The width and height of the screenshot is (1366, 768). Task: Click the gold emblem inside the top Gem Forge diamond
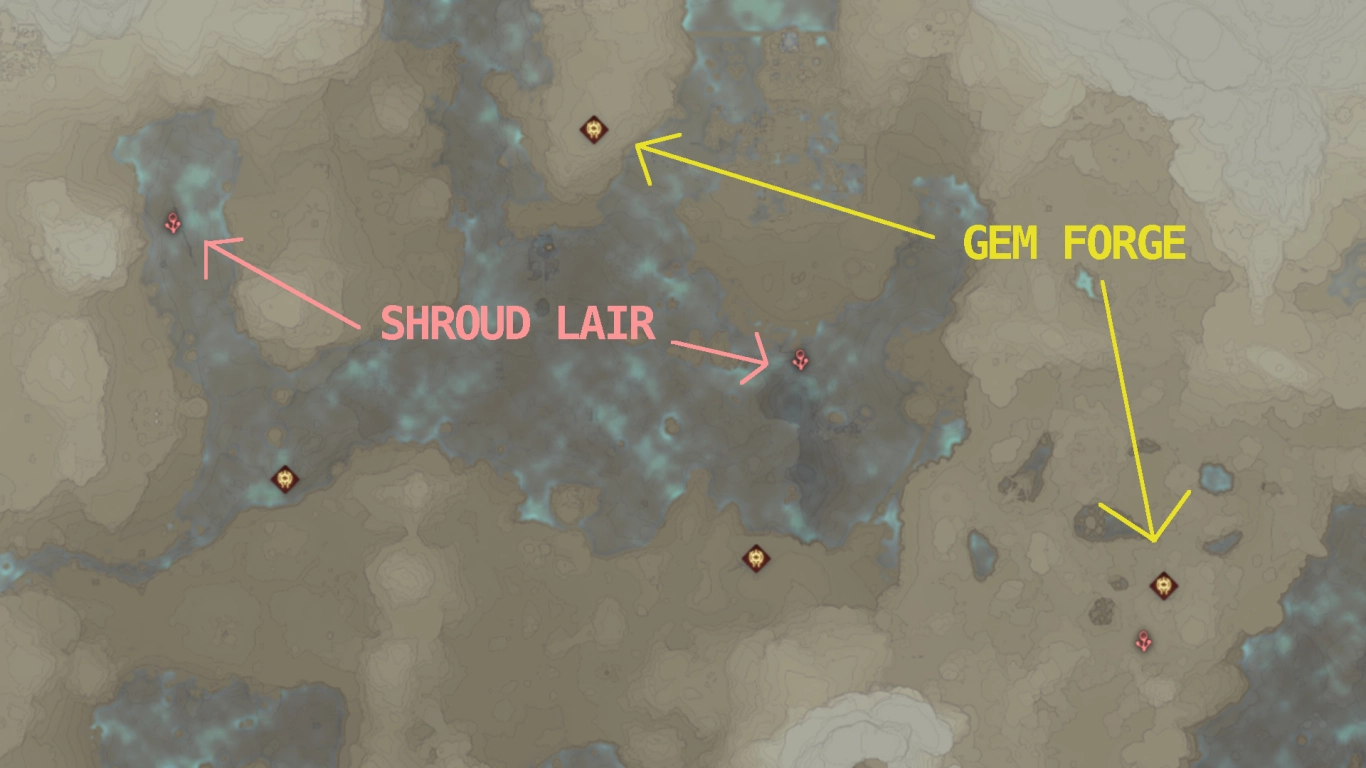(596, 127)
